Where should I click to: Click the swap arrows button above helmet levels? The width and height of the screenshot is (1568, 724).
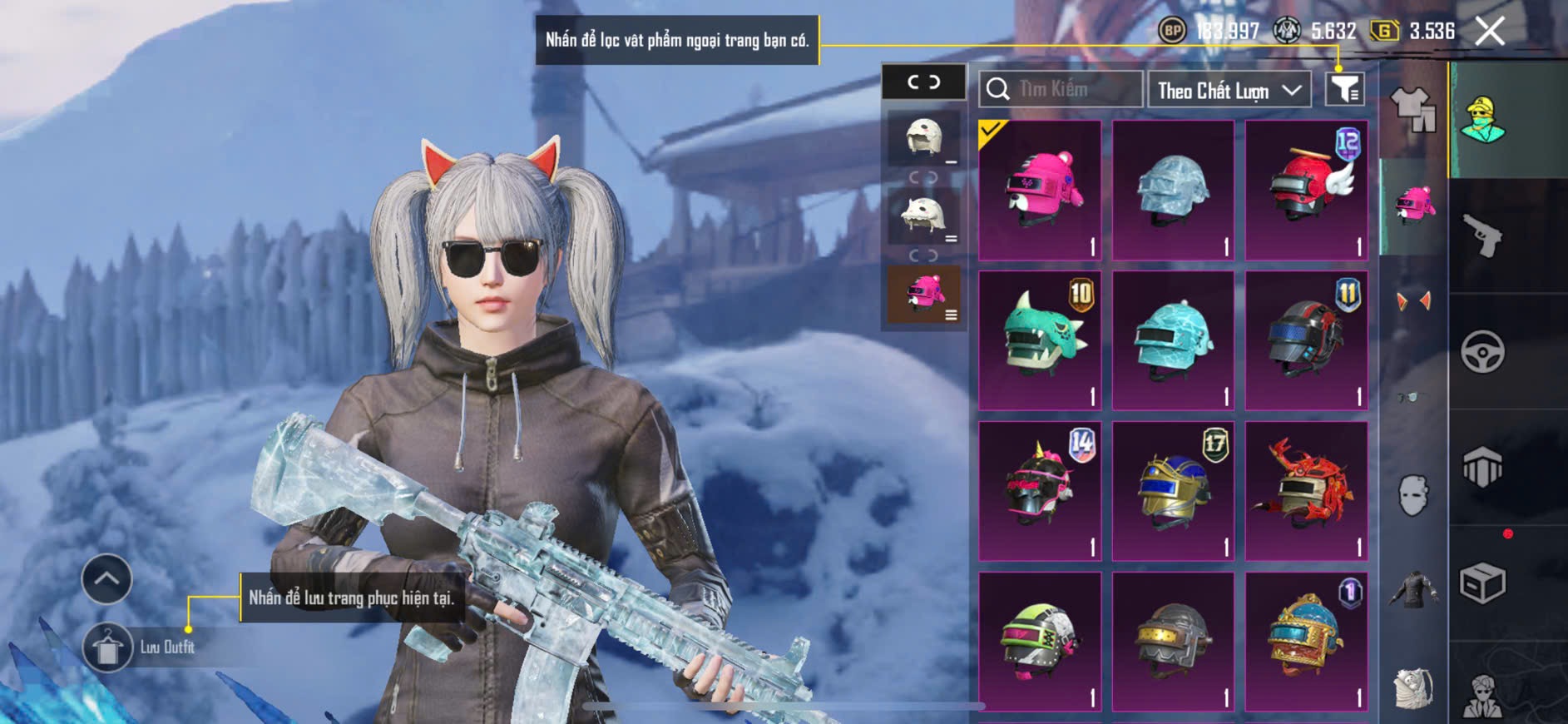923,82
